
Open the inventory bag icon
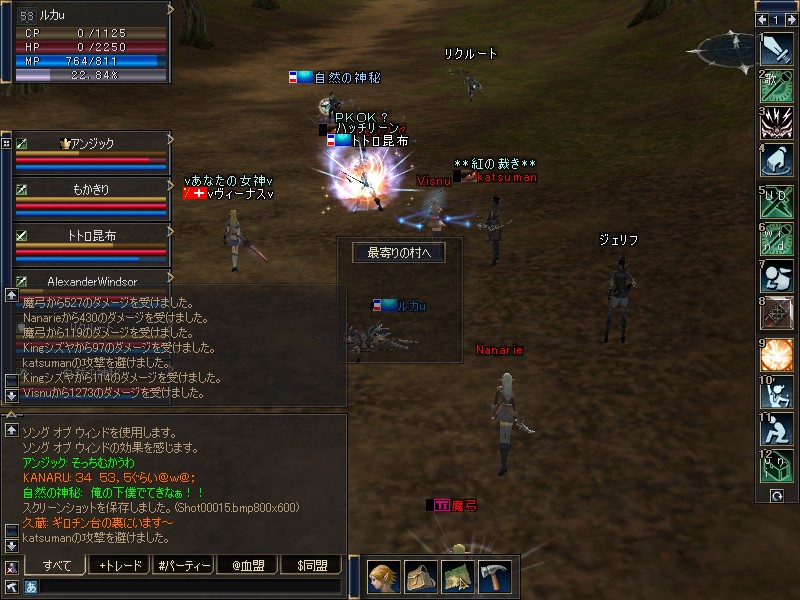tap(421, 576)
